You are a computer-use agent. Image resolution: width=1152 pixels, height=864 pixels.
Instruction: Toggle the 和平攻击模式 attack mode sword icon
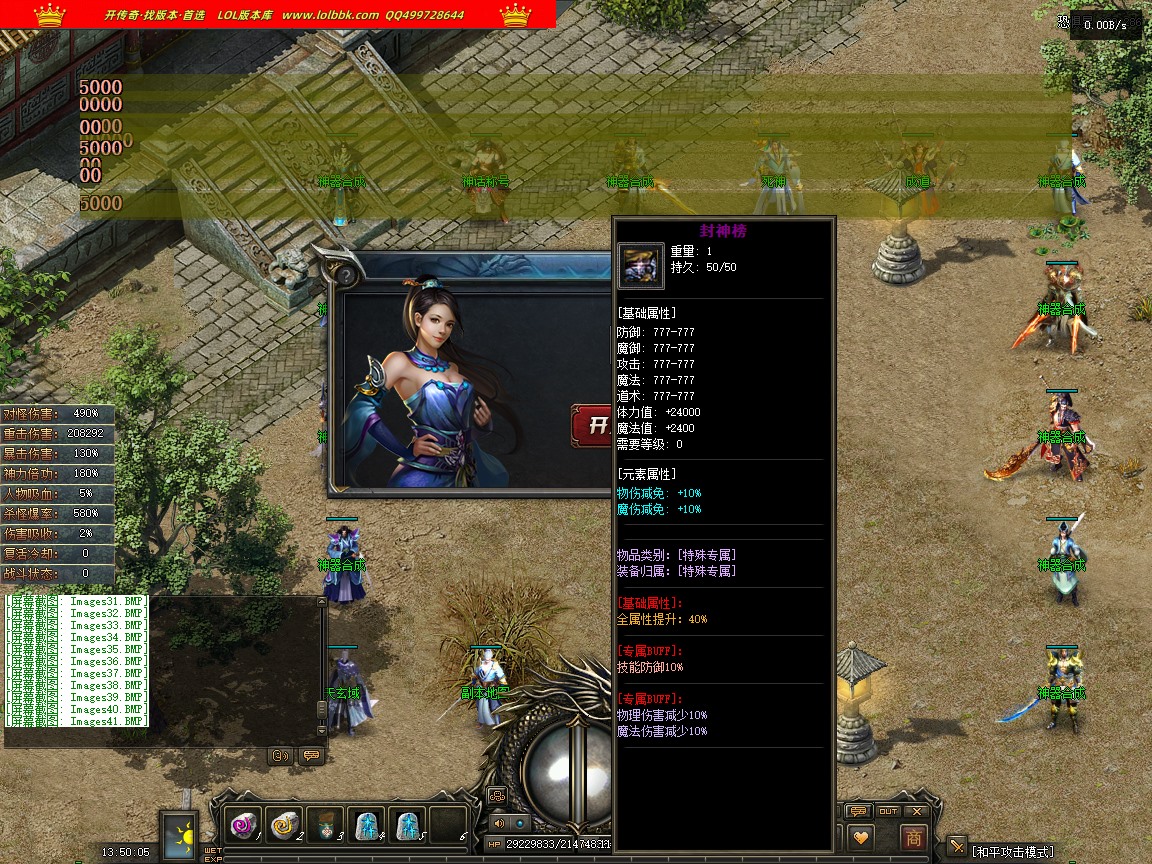pyautogui.click(x=957, y=847)
